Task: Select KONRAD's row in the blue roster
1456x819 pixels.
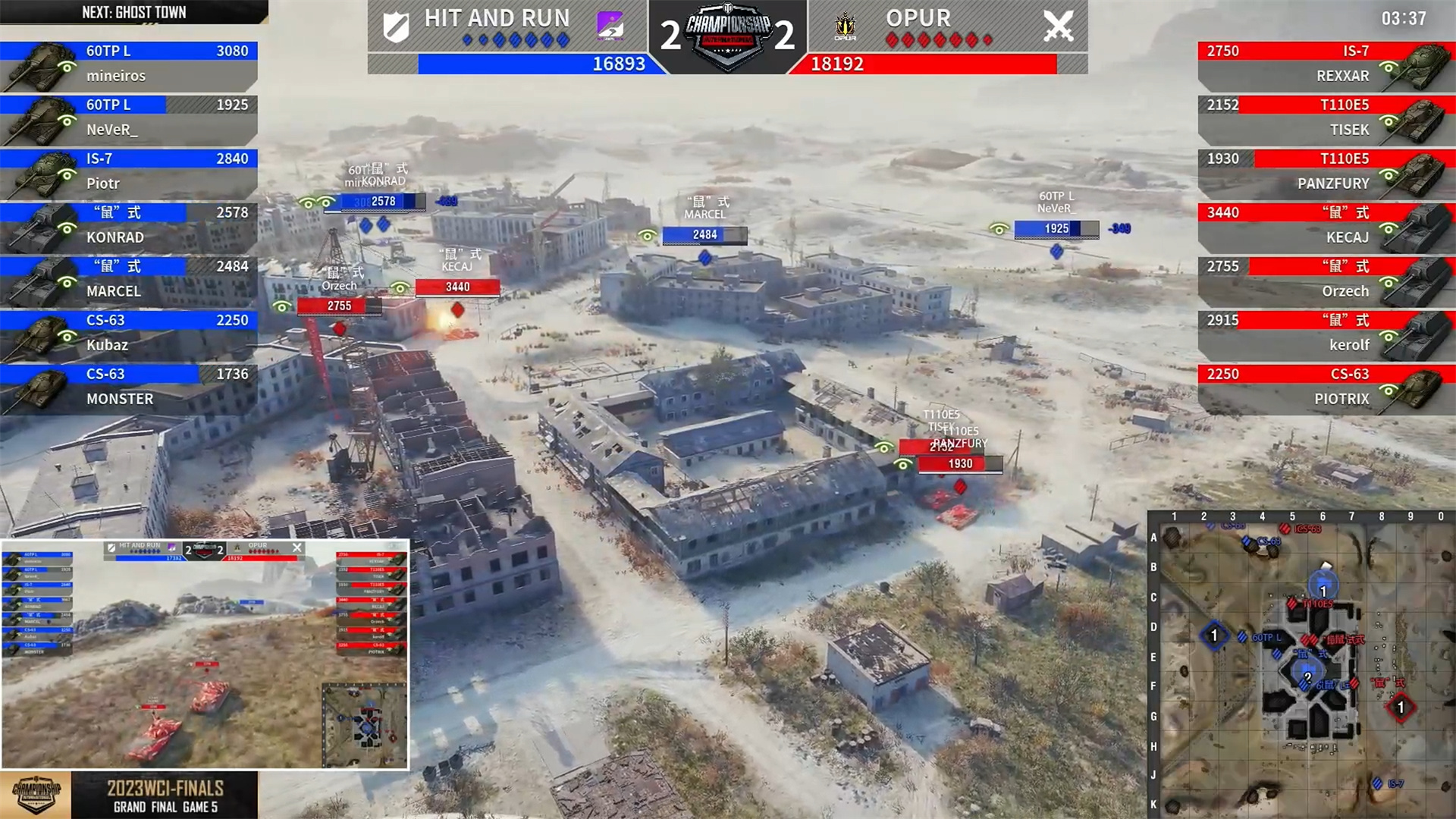Action: pyautogui.click(x=129, y=226)
